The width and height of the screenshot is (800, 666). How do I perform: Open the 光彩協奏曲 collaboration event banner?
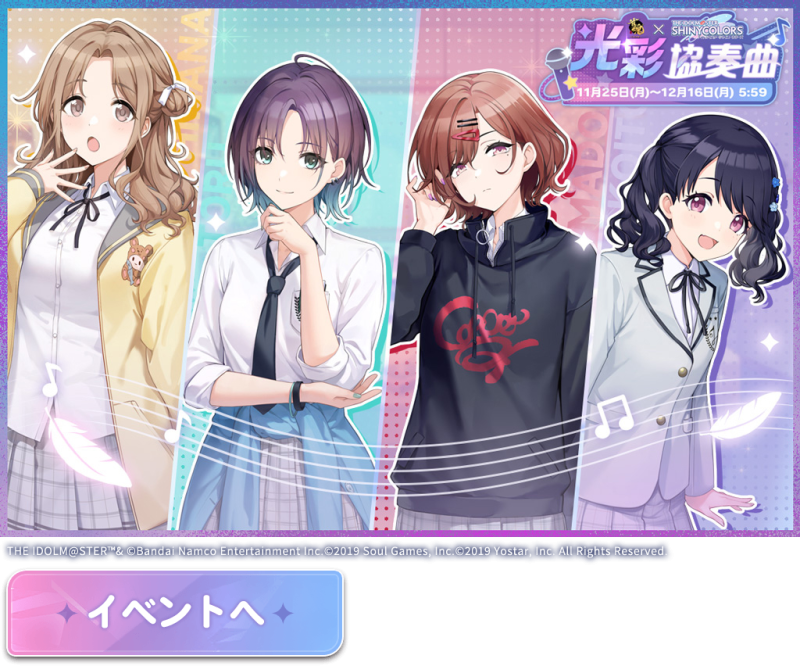click(400, 270)
